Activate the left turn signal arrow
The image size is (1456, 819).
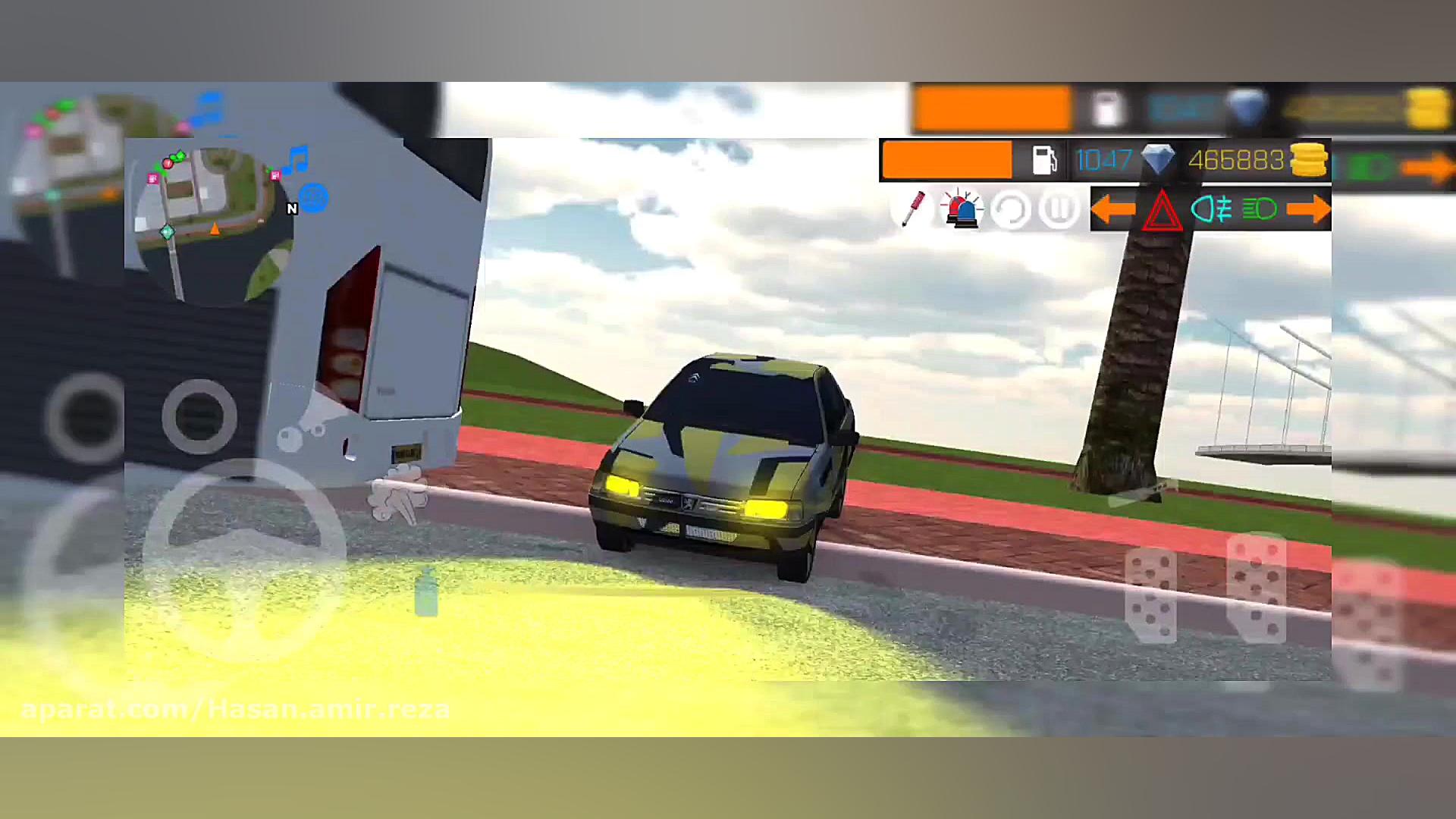(1113, 209)
